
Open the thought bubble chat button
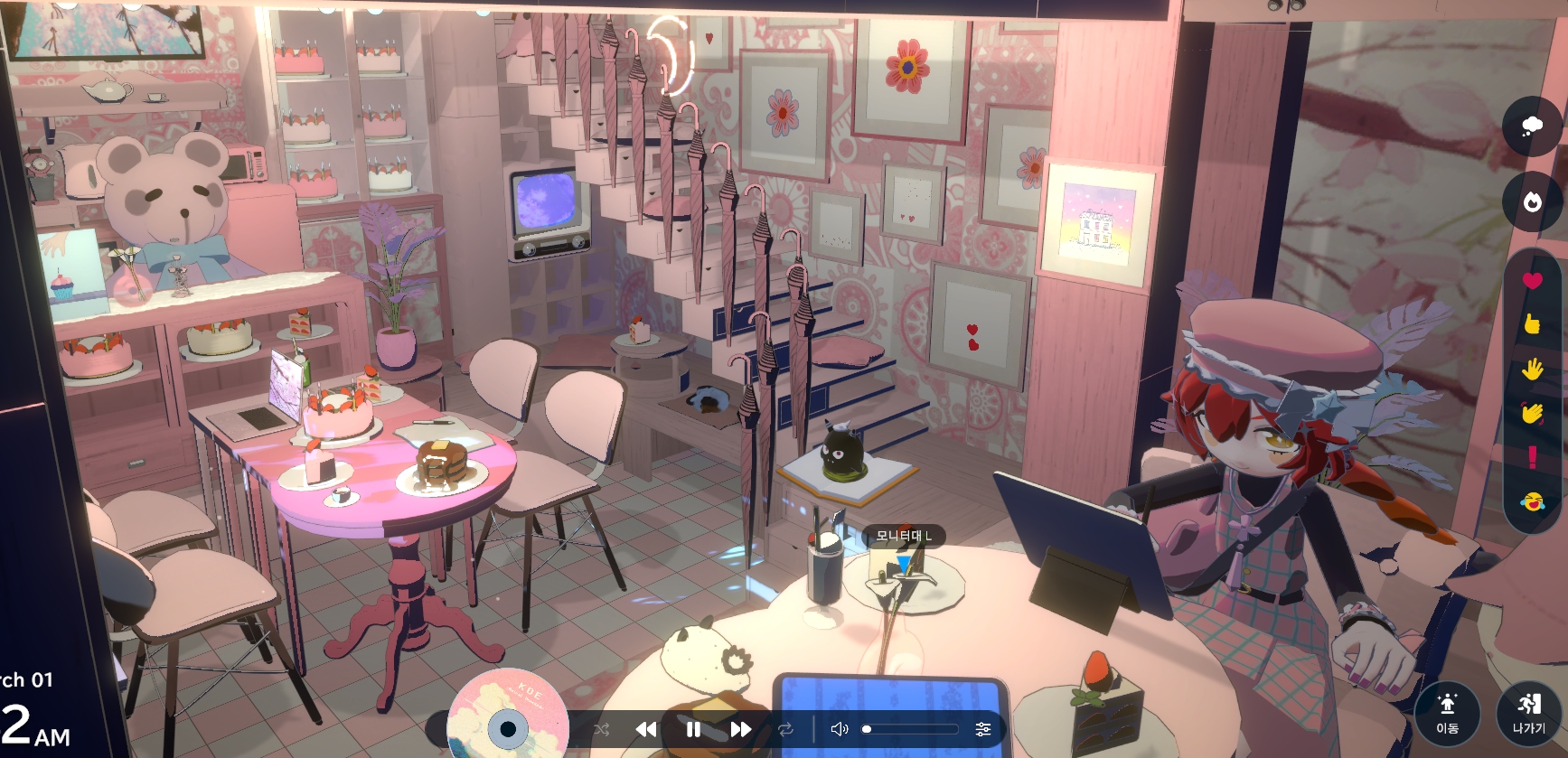click(x=1532, y=126)
